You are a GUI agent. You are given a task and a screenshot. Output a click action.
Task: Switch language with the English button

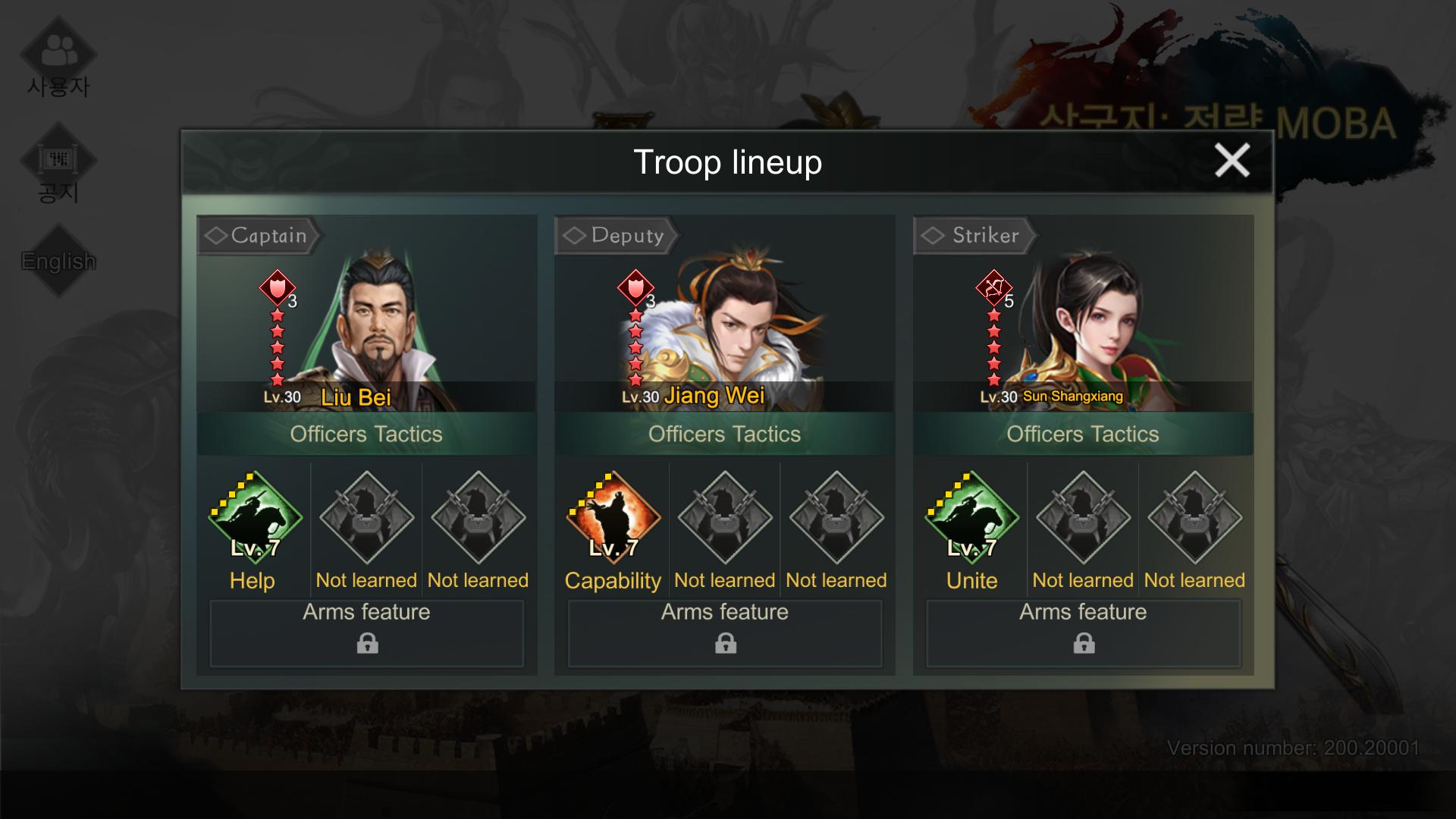coord(58,261)
